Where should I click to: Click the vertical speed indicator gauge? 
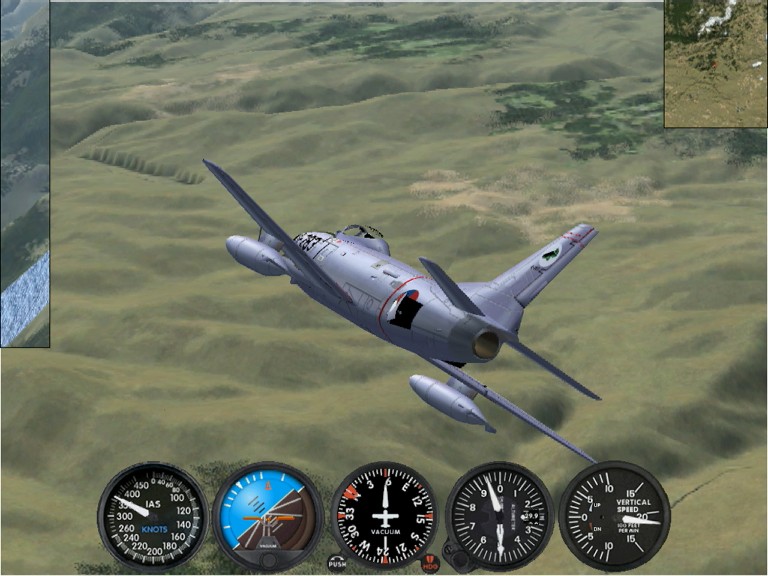pyautogui.click(x=614, y=515)
